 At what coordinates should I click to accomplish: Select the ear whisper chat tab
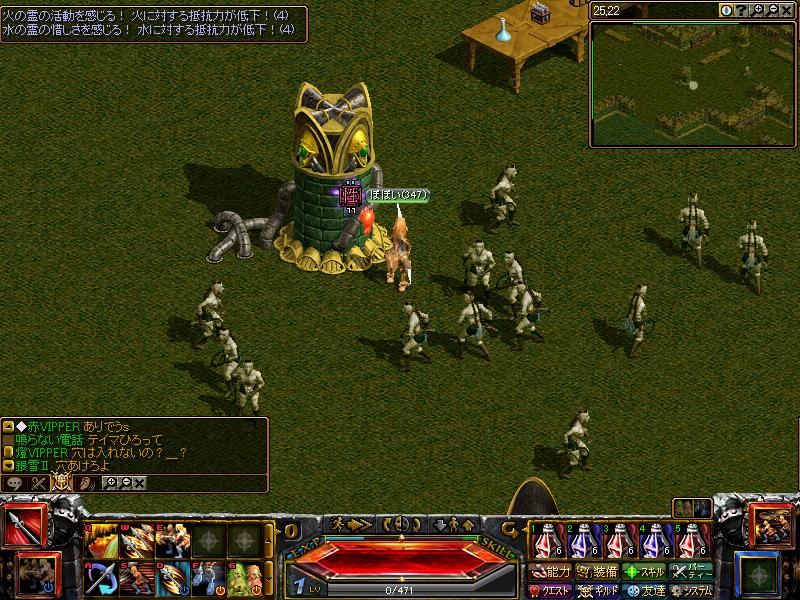click(87, 483)
